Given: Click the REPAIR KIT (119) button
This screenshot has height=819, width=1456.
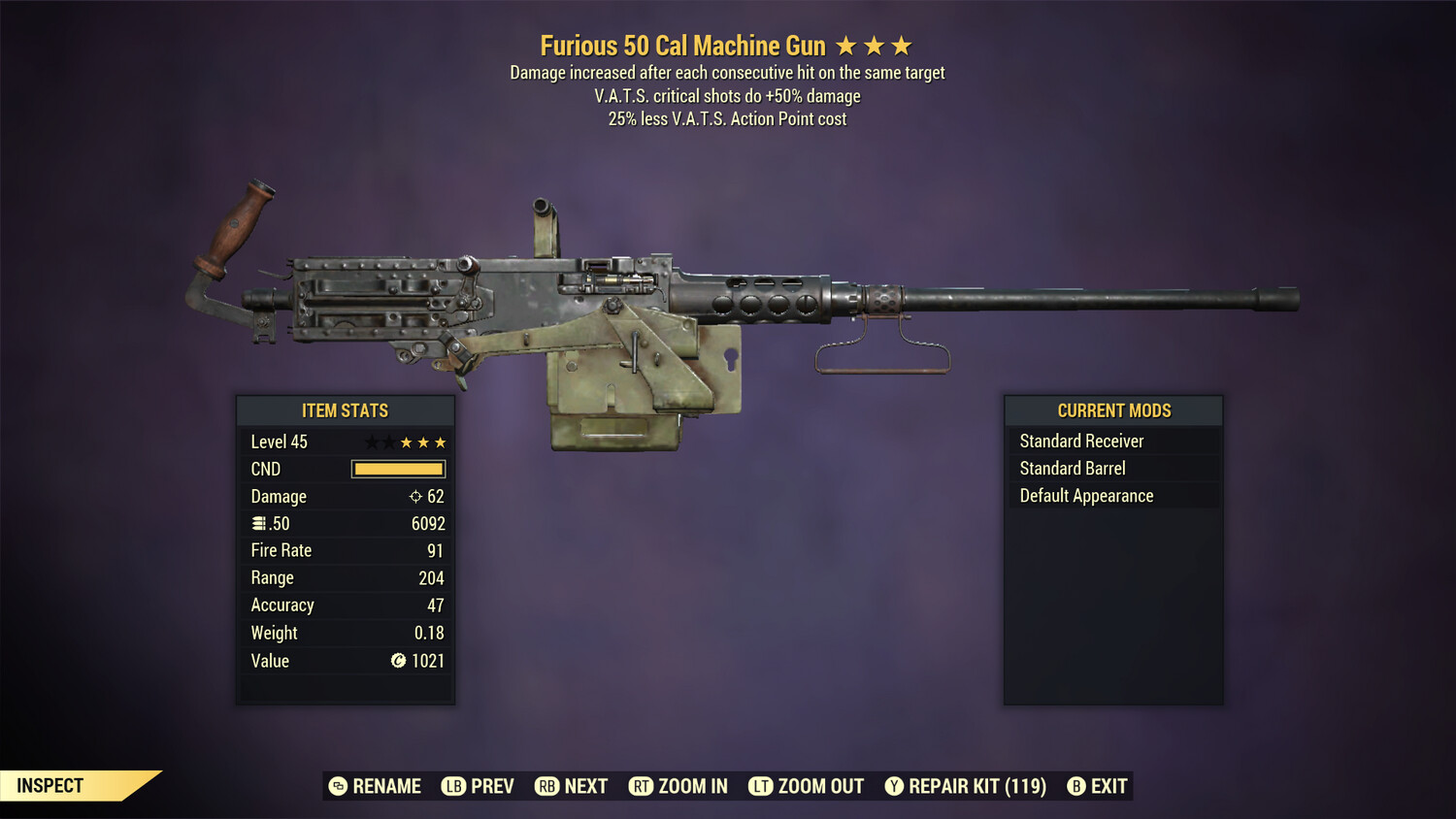Looking at the screenshot, I should pos(965,786).
